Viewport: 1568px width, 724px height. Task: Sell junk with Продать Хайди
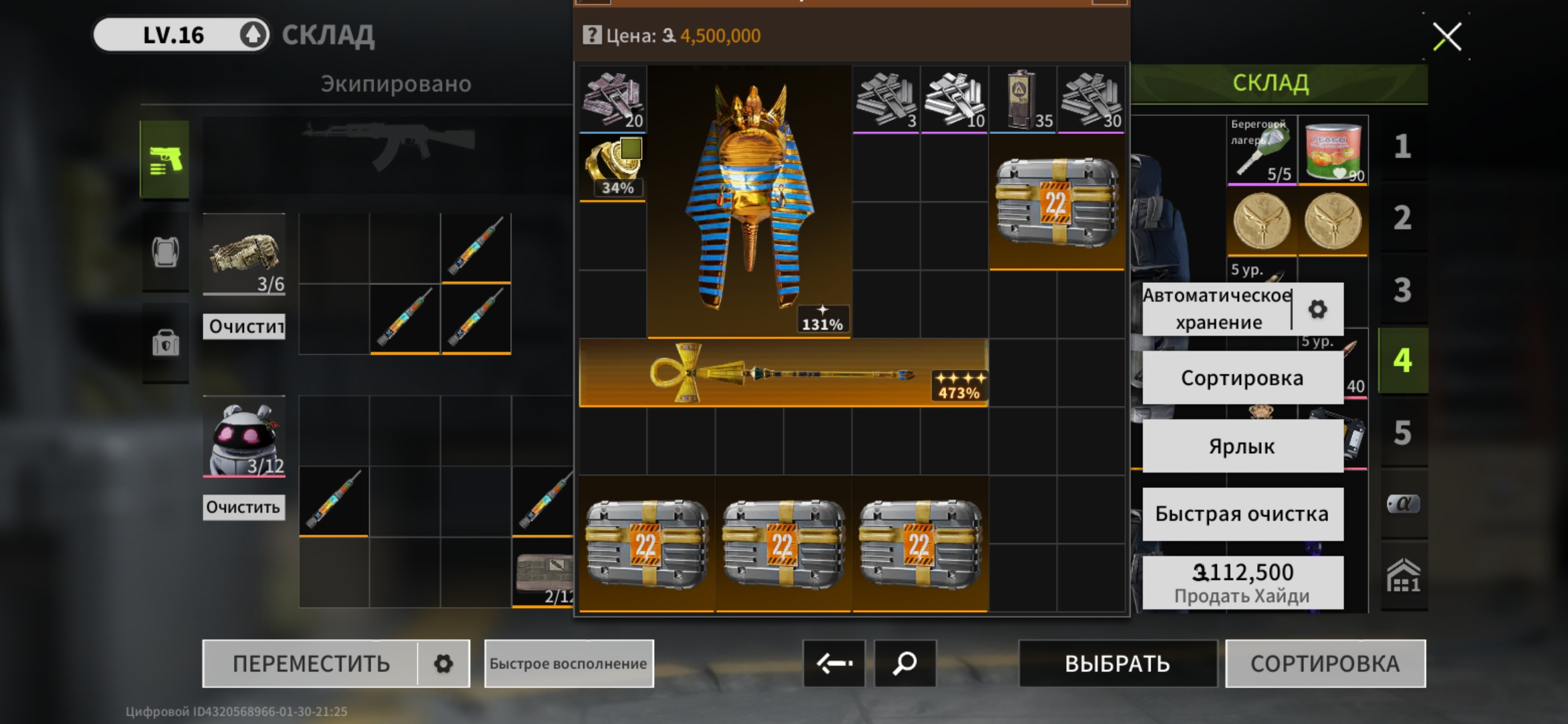1242,582
